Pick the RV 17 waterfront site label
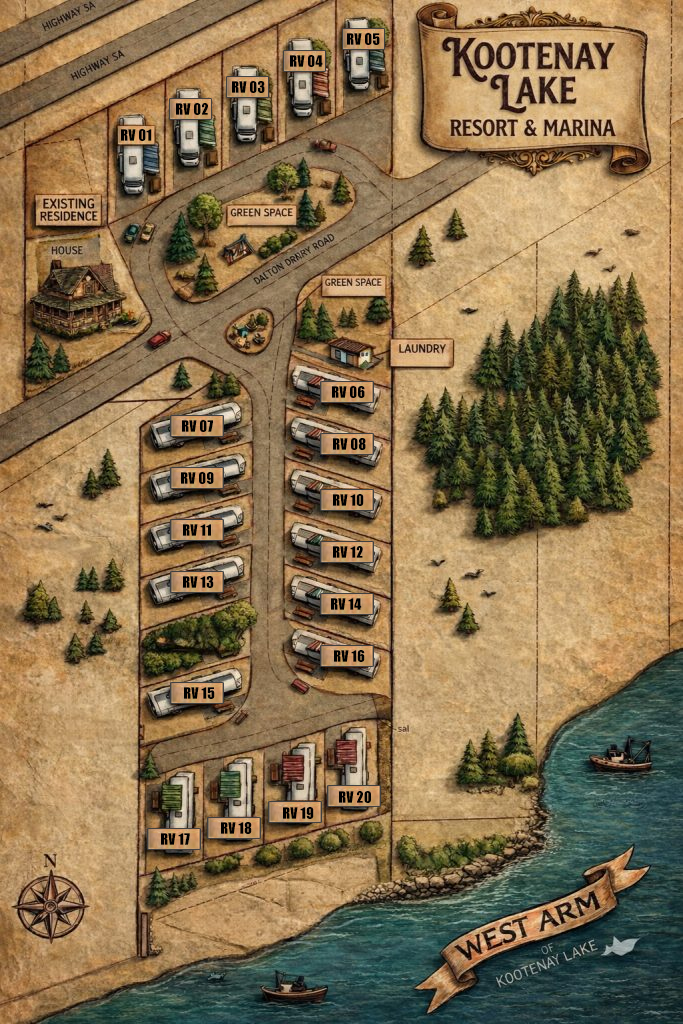683x1024 pixels. 174,839
